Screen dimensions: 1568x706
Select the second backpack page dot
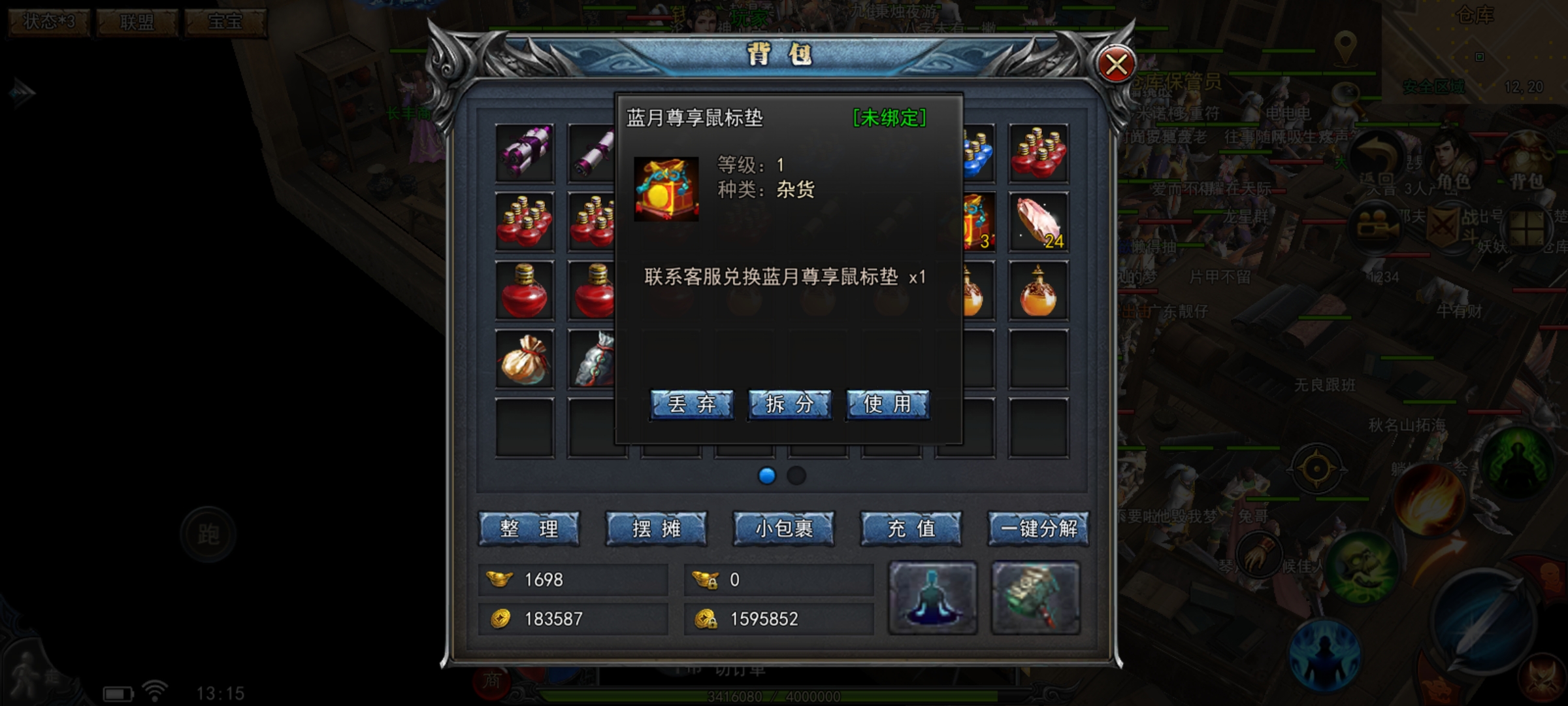[796, 477]
